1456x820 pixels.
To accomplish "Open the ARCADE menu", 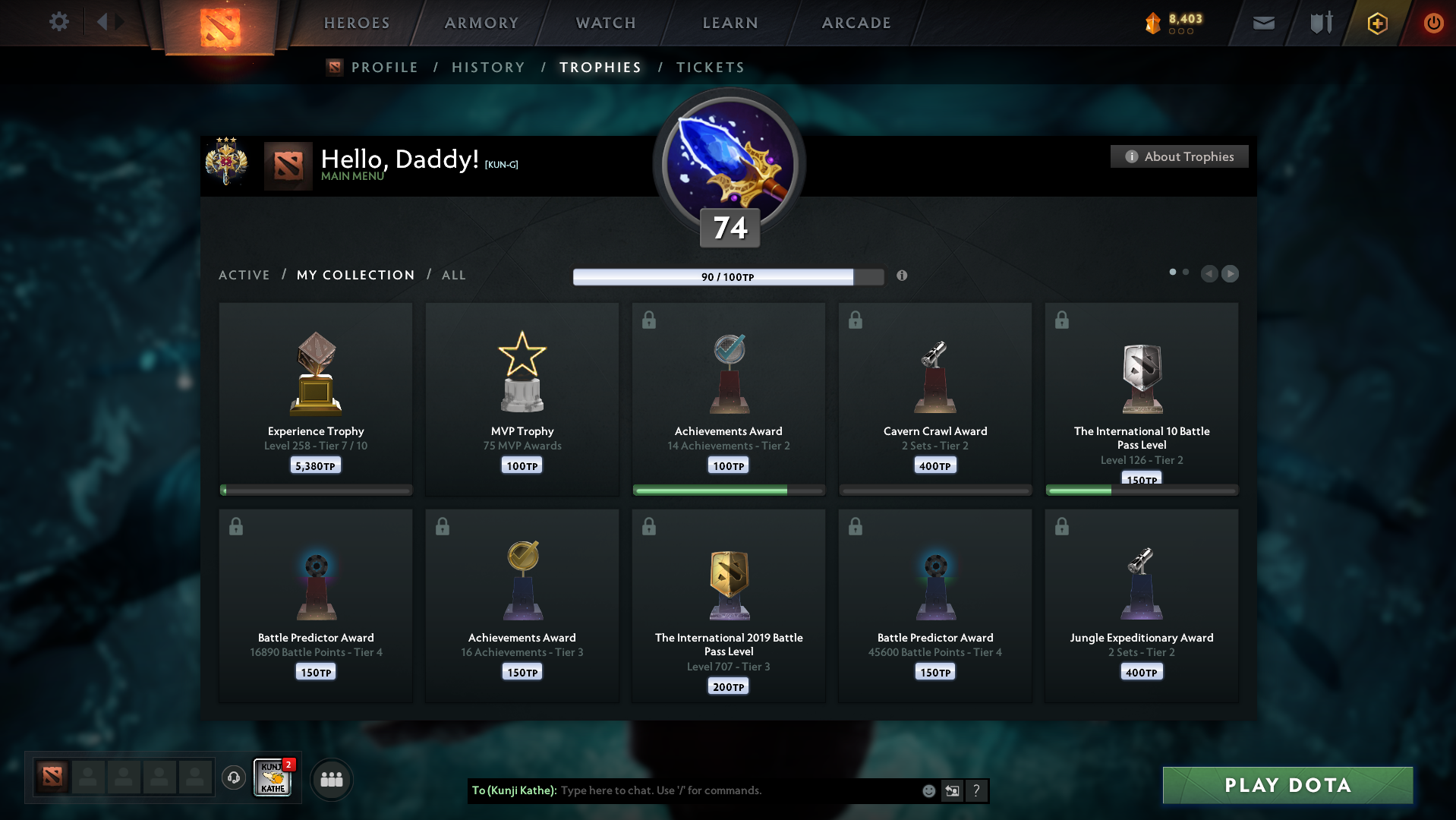I will [856, 23].
